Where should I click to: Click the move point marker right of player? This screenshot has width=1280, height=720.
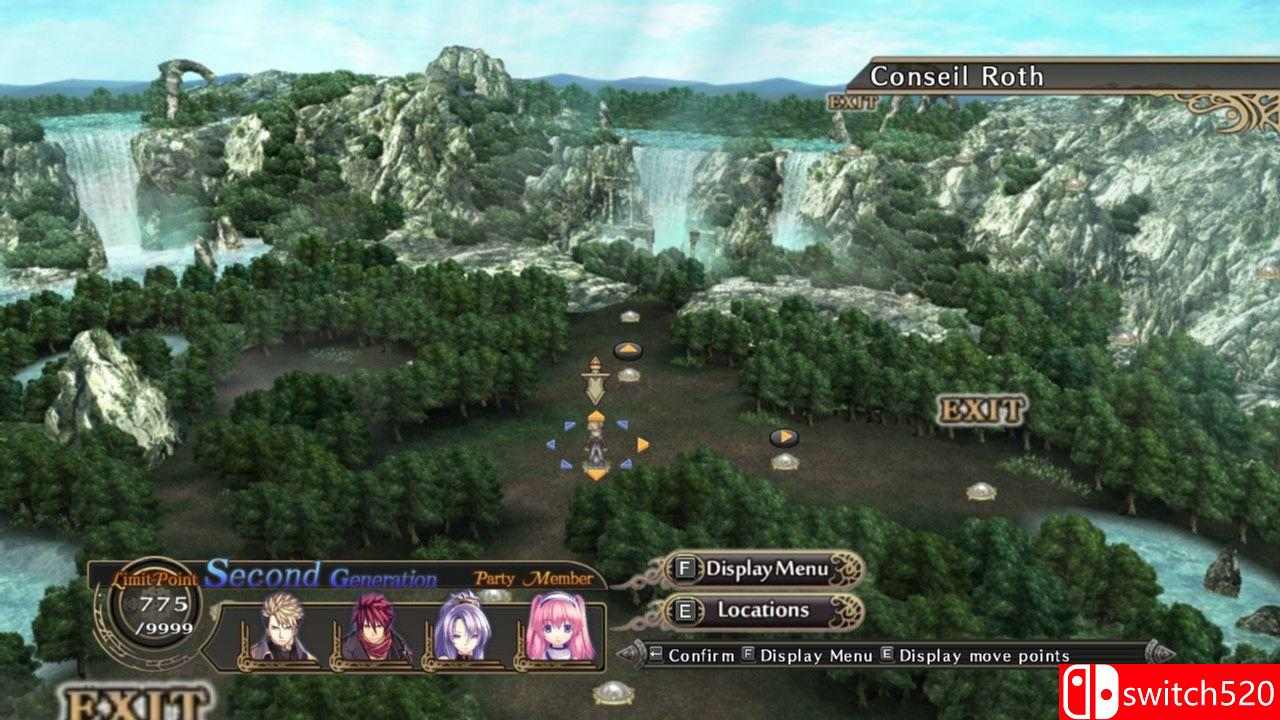[x=786, y=436]
